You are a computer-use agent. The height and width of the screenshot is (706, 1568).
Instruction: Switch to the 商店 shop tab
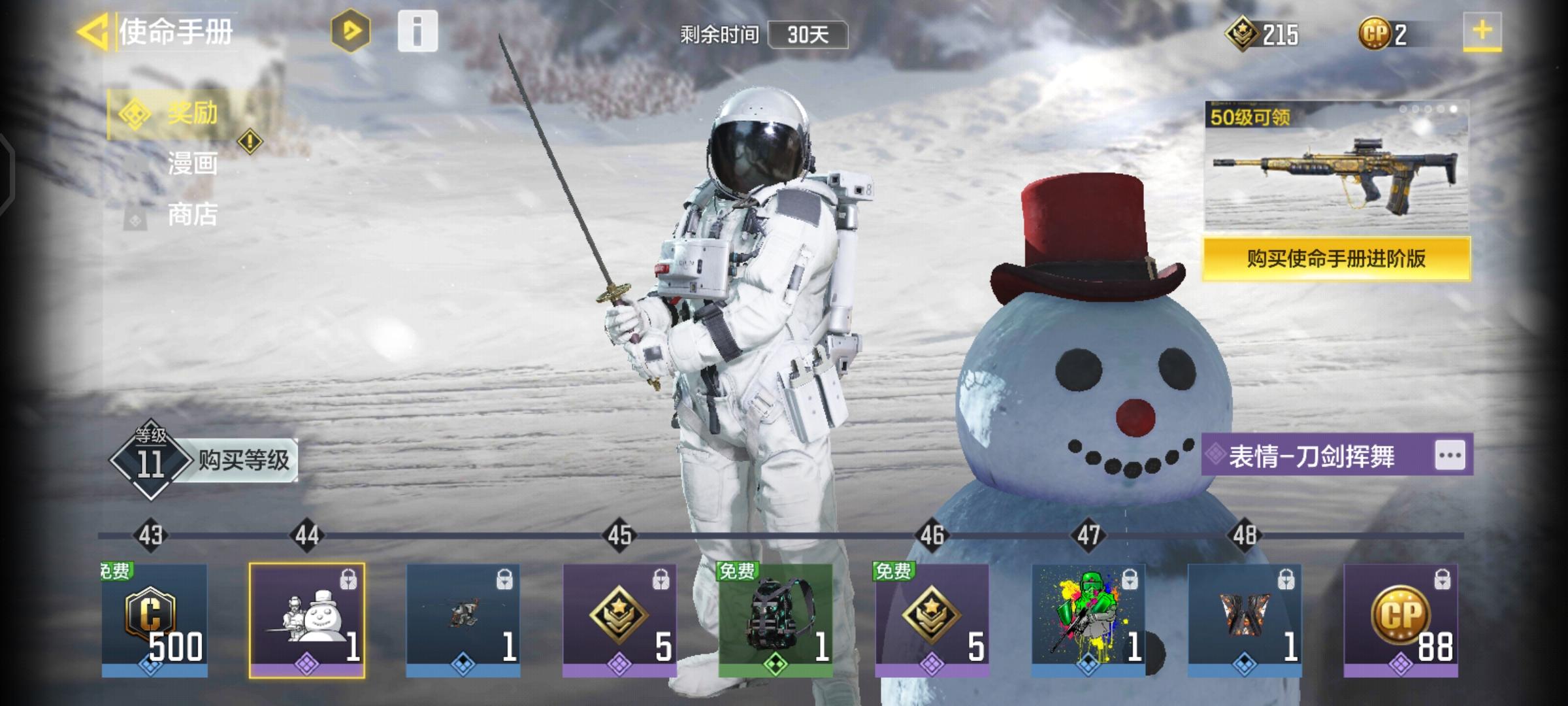[x=191, y=214]
